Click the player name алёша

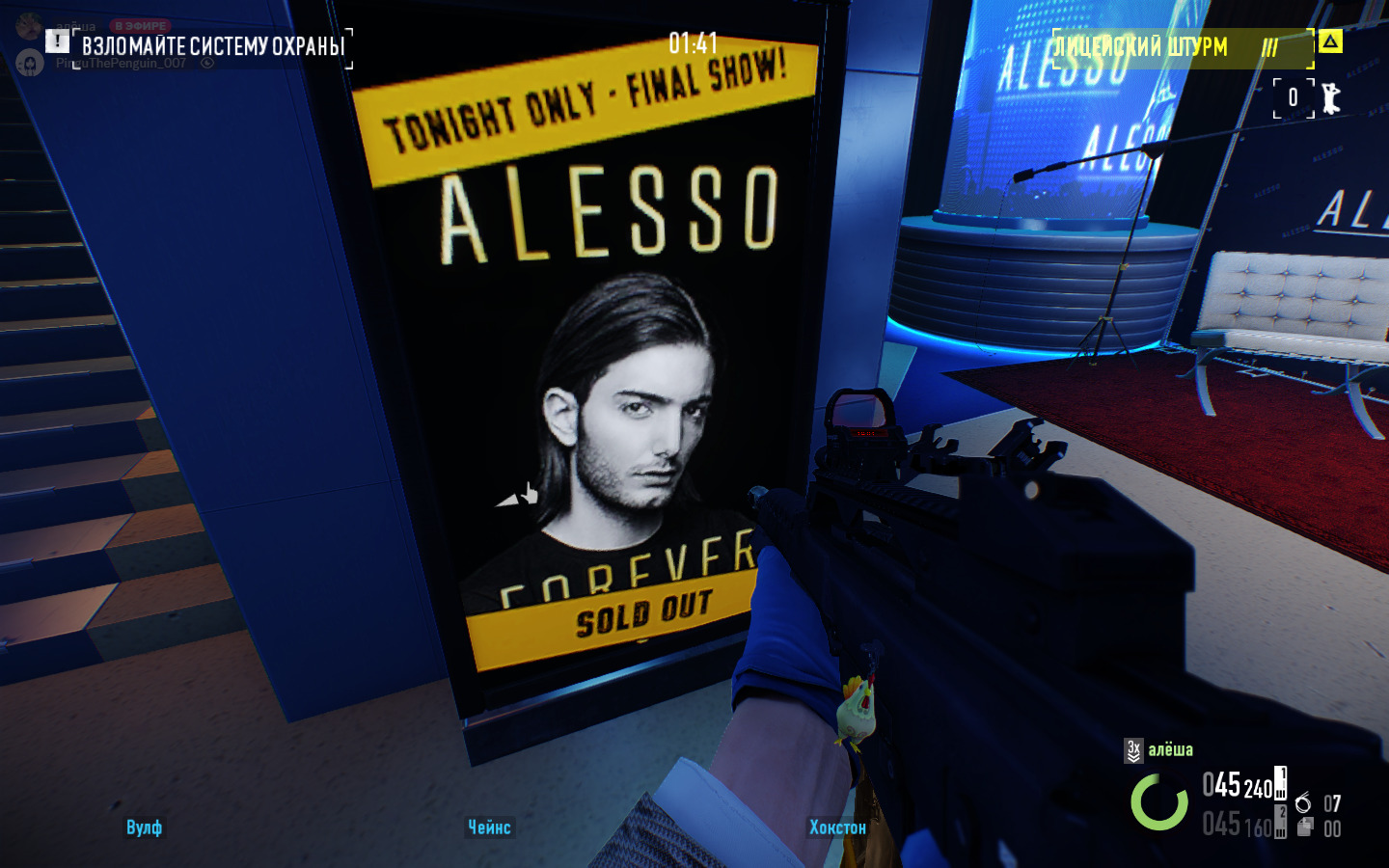coord(1170,749)
